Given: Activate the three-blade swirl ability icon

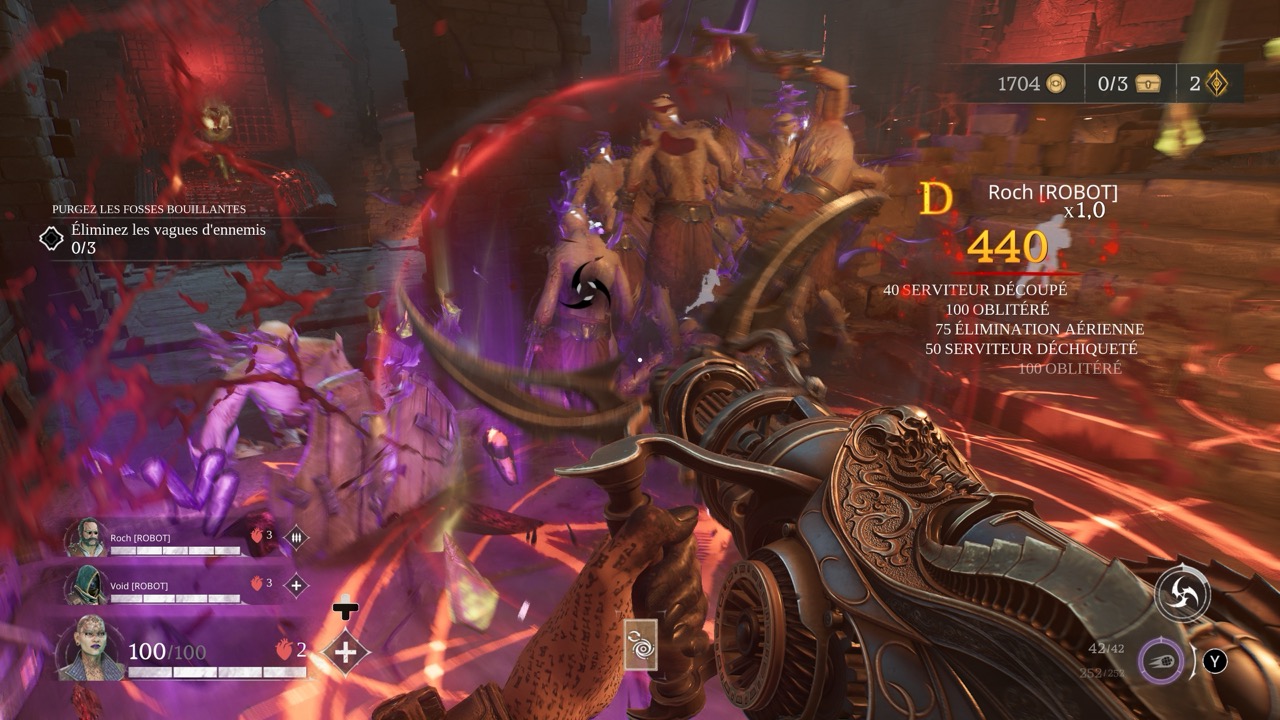Looking at the screenshot, I should (x=1182, y=594).
